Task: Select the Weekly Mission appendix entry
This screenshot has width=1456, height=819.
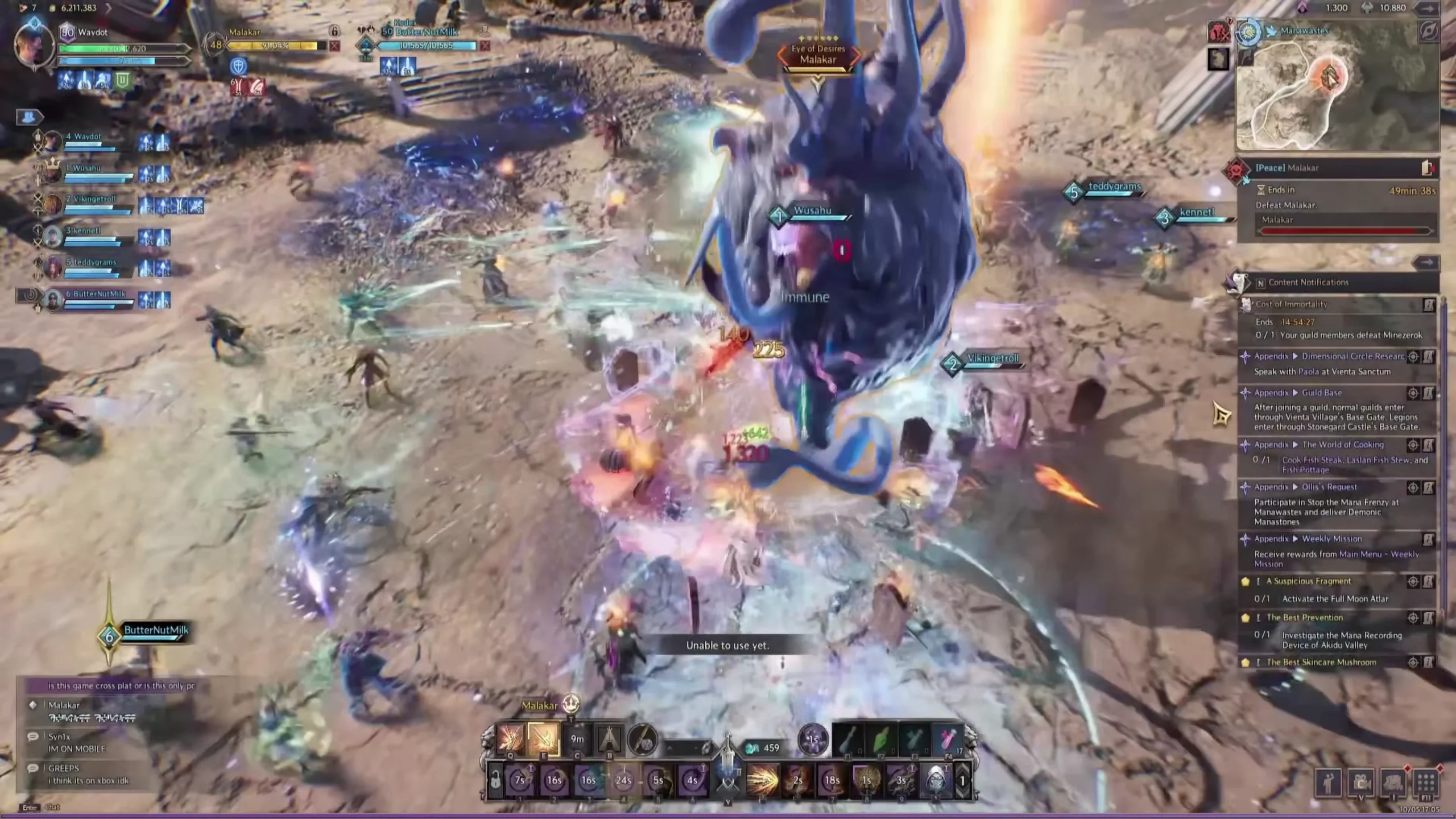Action: pos(1331,539)
